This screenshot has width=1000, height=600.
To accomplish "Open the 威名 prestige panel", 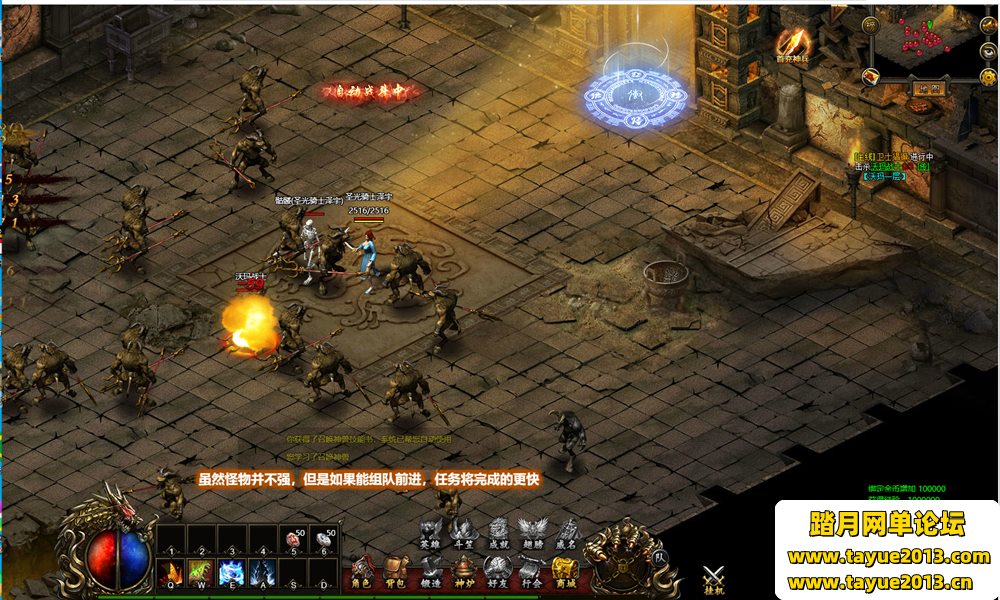I will [x=566, y=533].
